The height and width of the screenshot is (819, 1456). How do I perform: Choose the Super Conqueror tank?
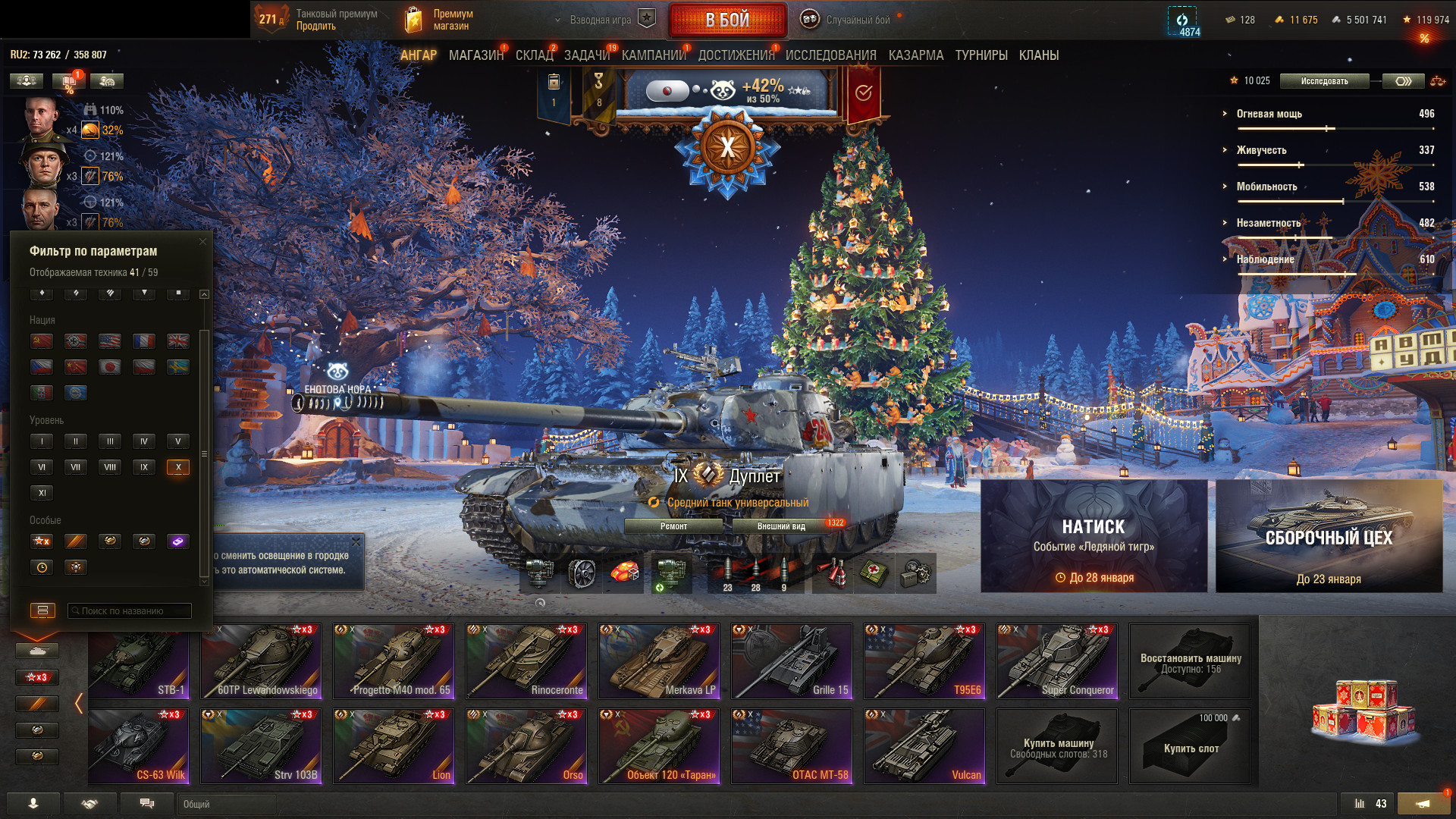tap(1056, 661)
